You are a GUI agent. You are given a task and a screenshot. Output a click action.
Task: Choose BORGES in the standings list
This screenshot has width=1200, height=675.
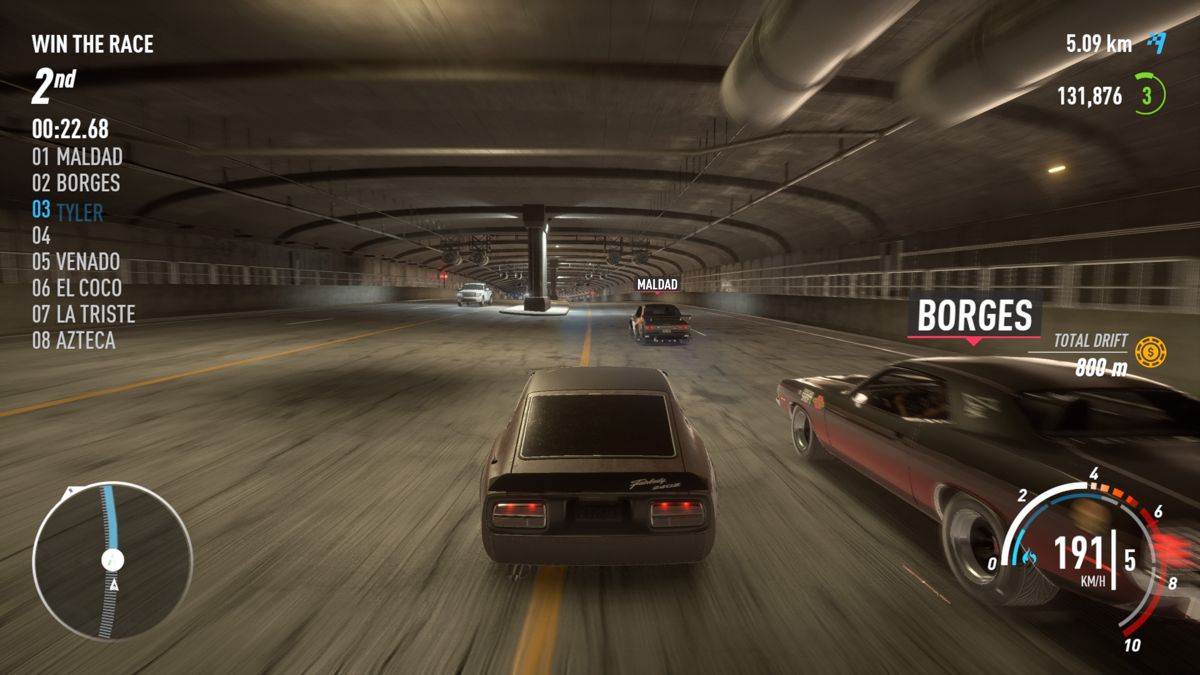click(75, 183)
